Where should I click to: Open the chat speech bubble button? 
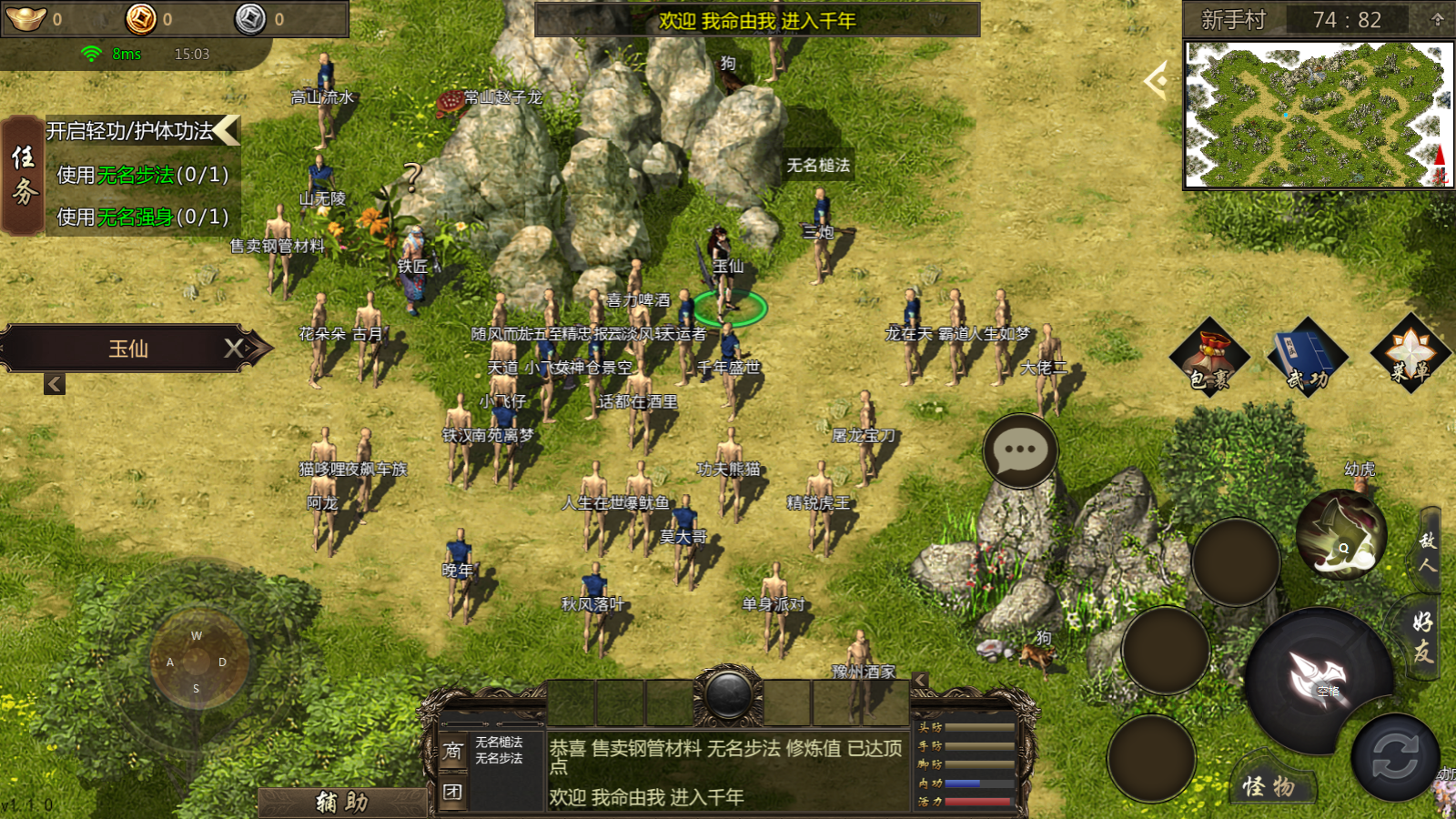click(1020, 450)
